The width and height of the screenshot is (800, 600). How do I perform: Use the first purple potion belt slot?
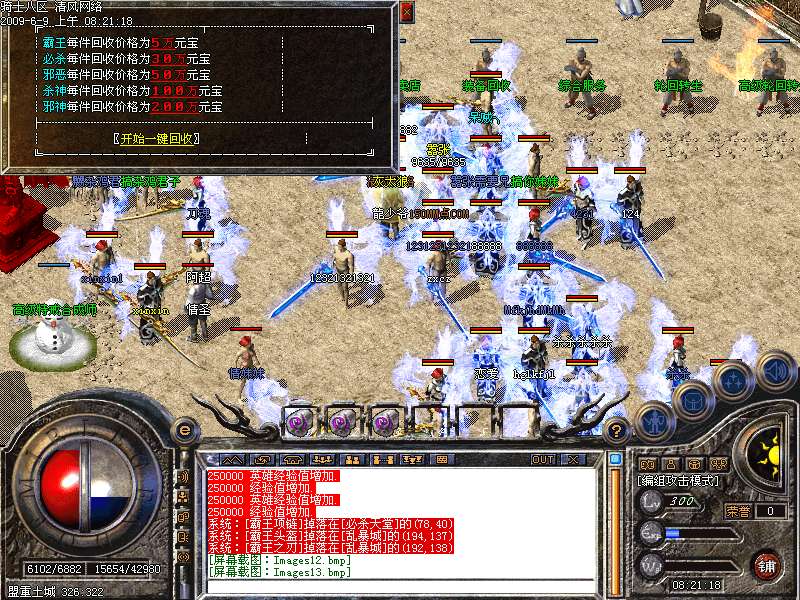tap(299, 422)
